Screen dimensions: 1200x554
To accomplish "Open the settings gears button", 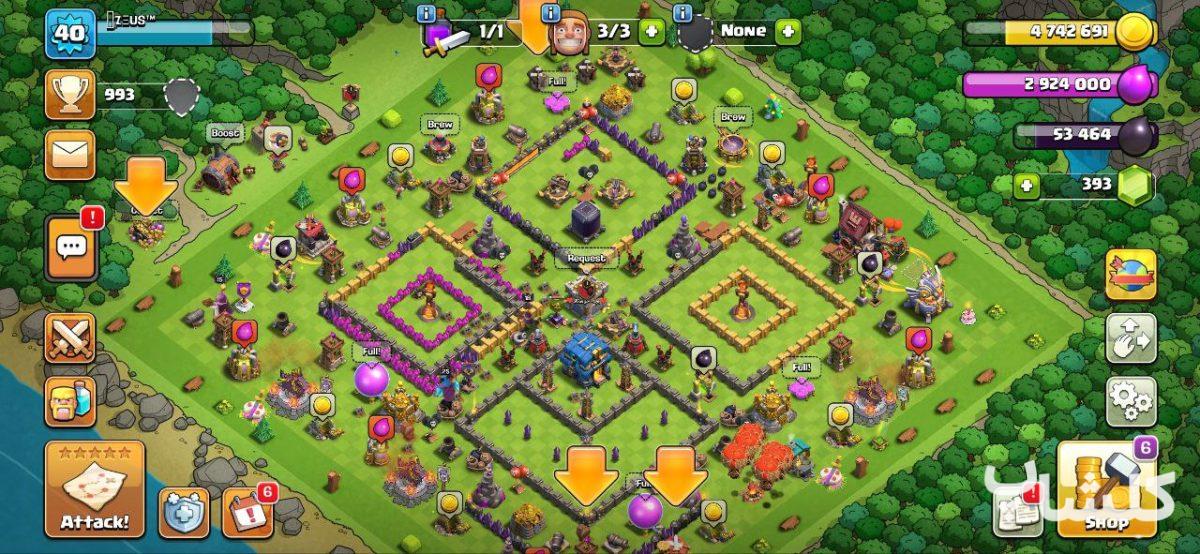I will coord(1131,401).
